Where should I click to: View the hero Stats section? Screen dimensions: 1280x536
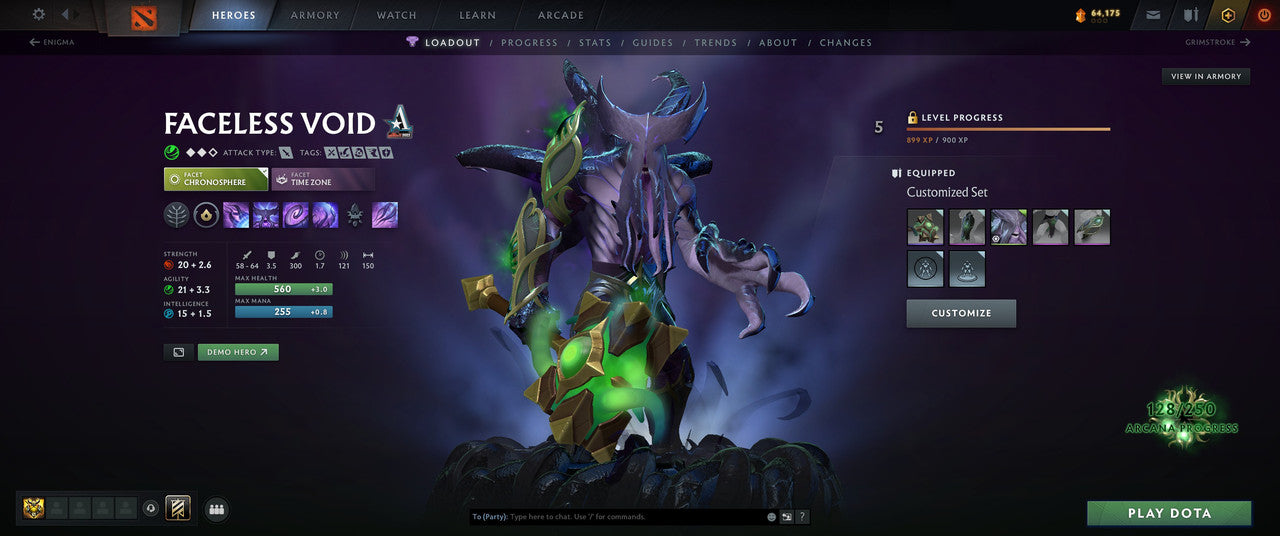595,43
